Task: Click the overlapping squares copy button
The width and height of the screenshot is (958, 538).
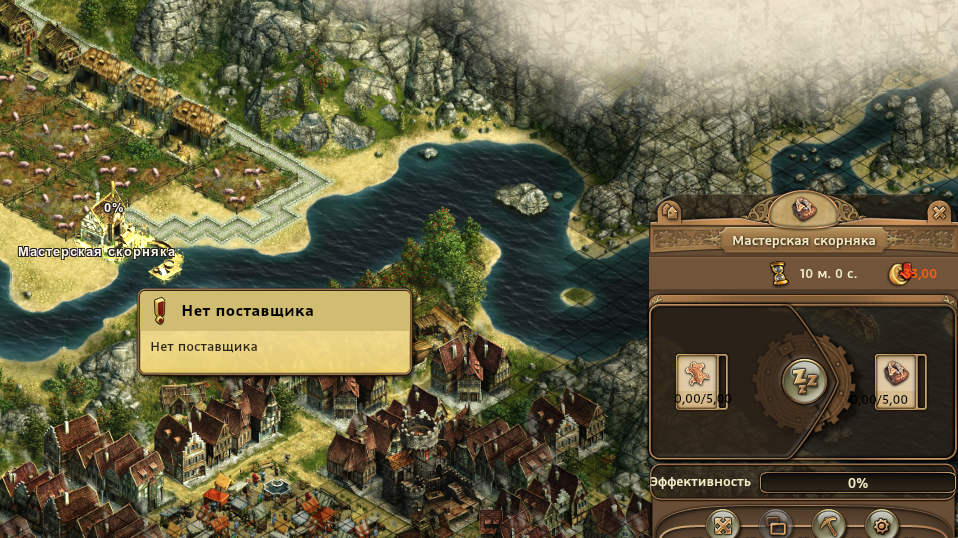Action: click(776, 524)
